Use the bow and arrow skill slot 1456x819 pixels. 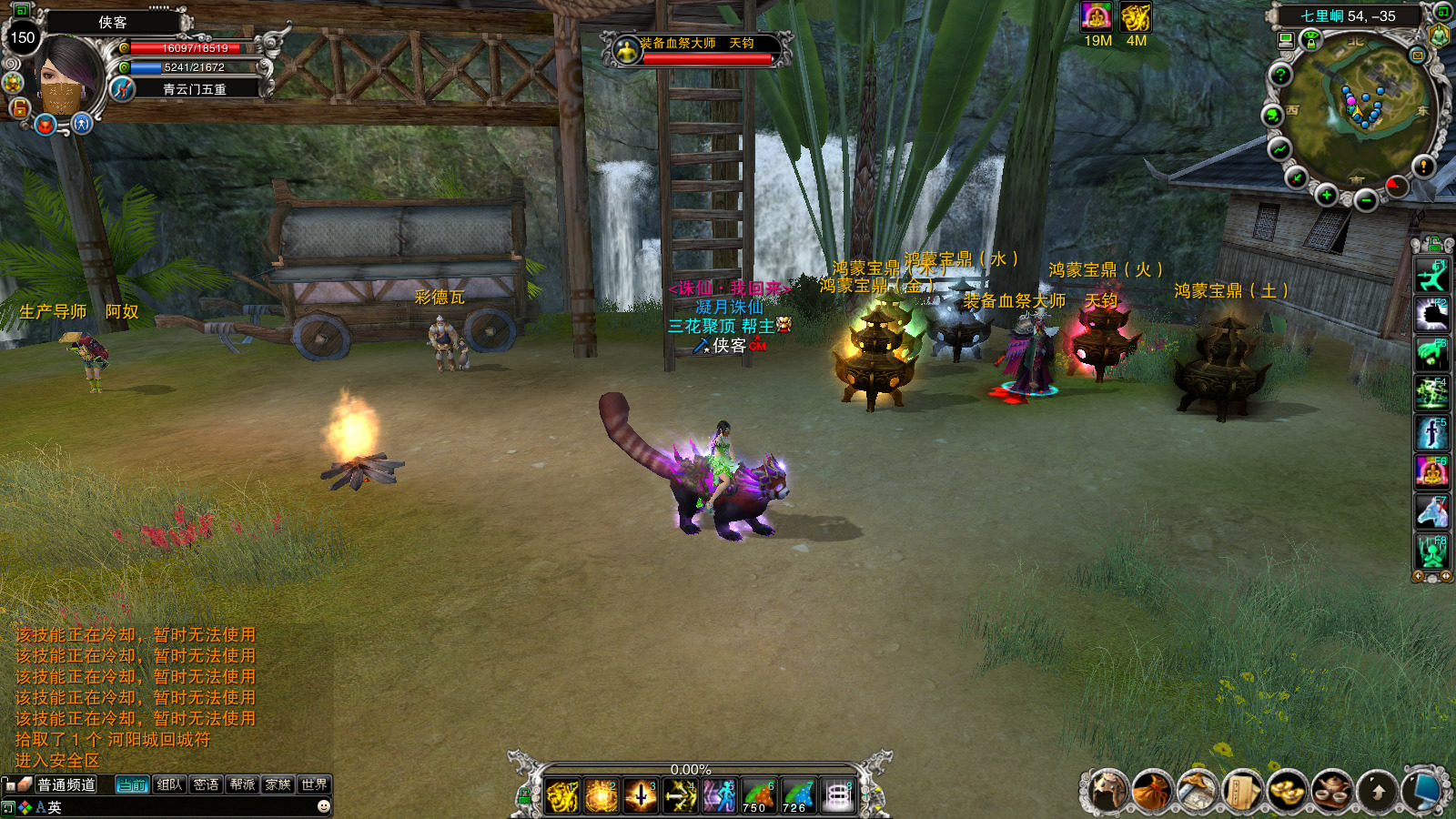point(680,796)
